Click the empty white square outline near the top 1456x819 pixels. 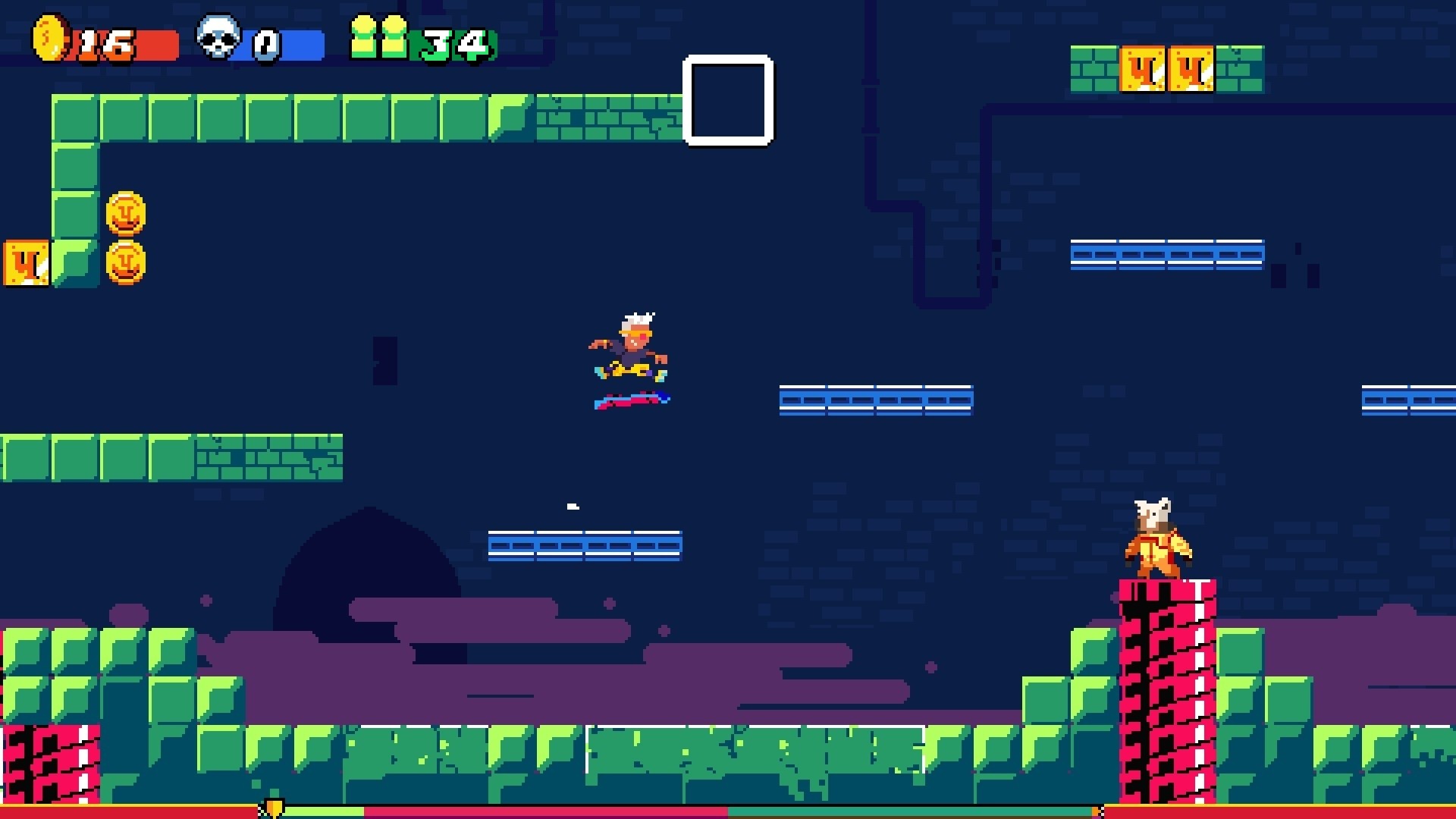[x=727, y=103]
